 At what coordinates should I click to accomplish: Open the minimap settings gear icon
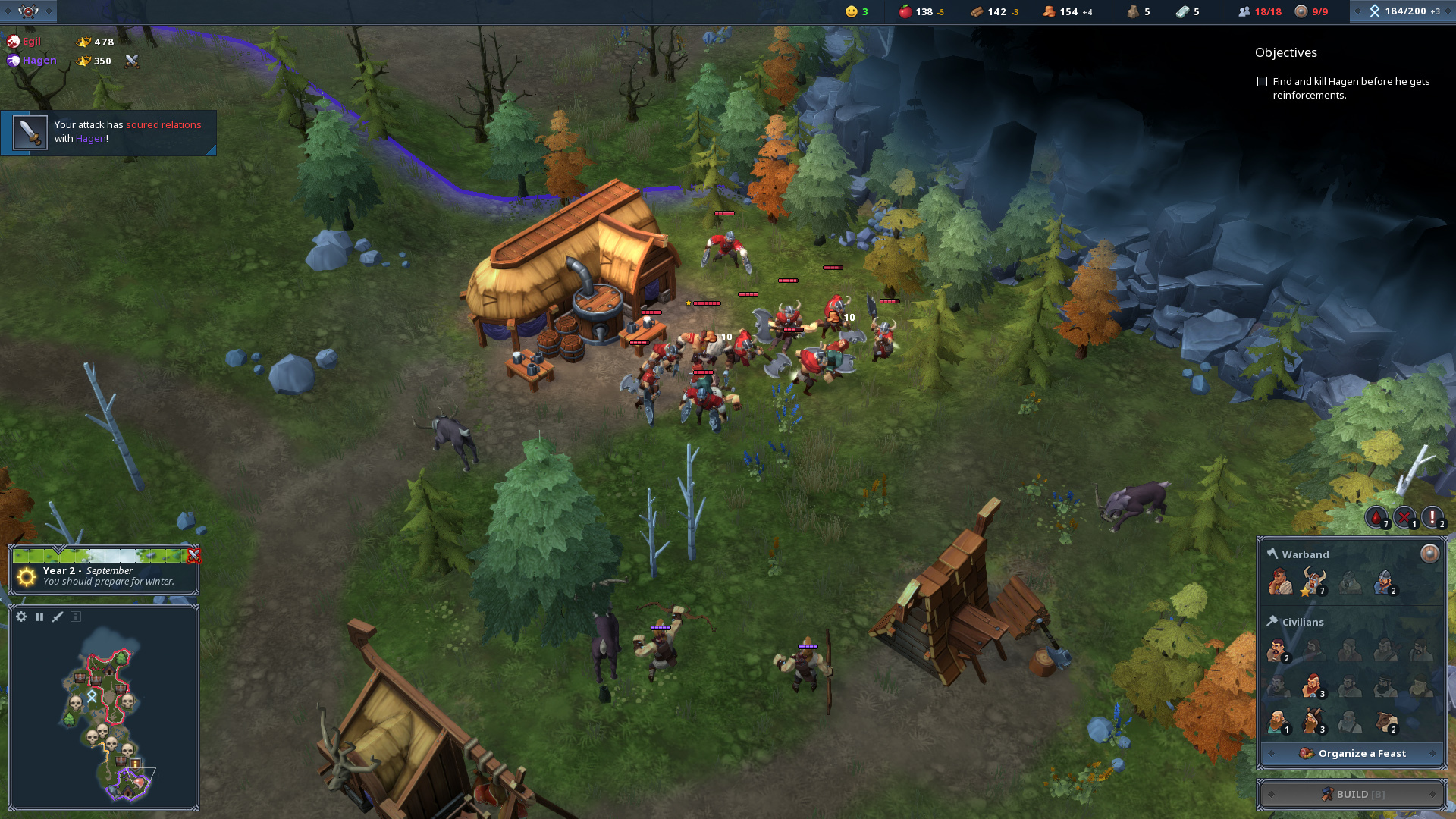[x=21, y=617]
